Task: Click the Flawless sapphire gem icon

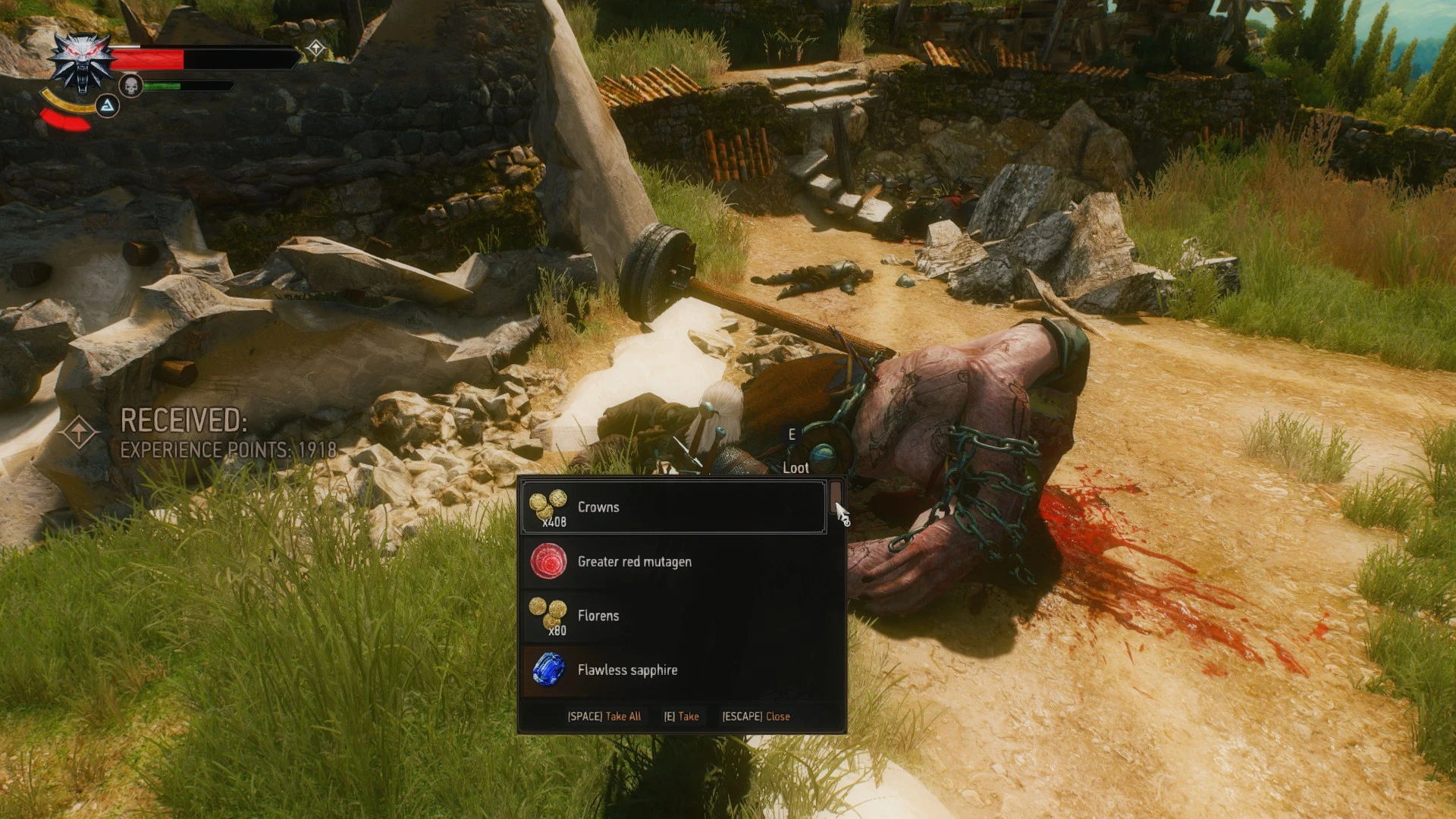Action: tap(550, 670)
